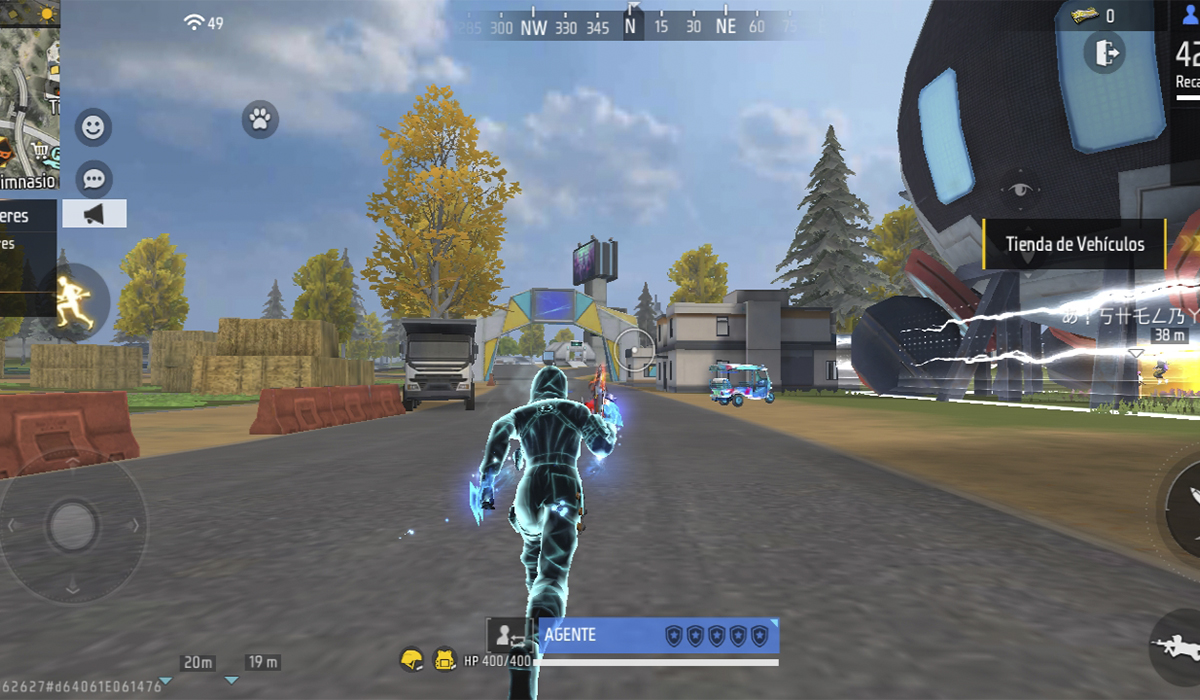Viewport: 1200px width, 700px height.
Task: Open the chat bubble button
Action: tap(94, 179)
